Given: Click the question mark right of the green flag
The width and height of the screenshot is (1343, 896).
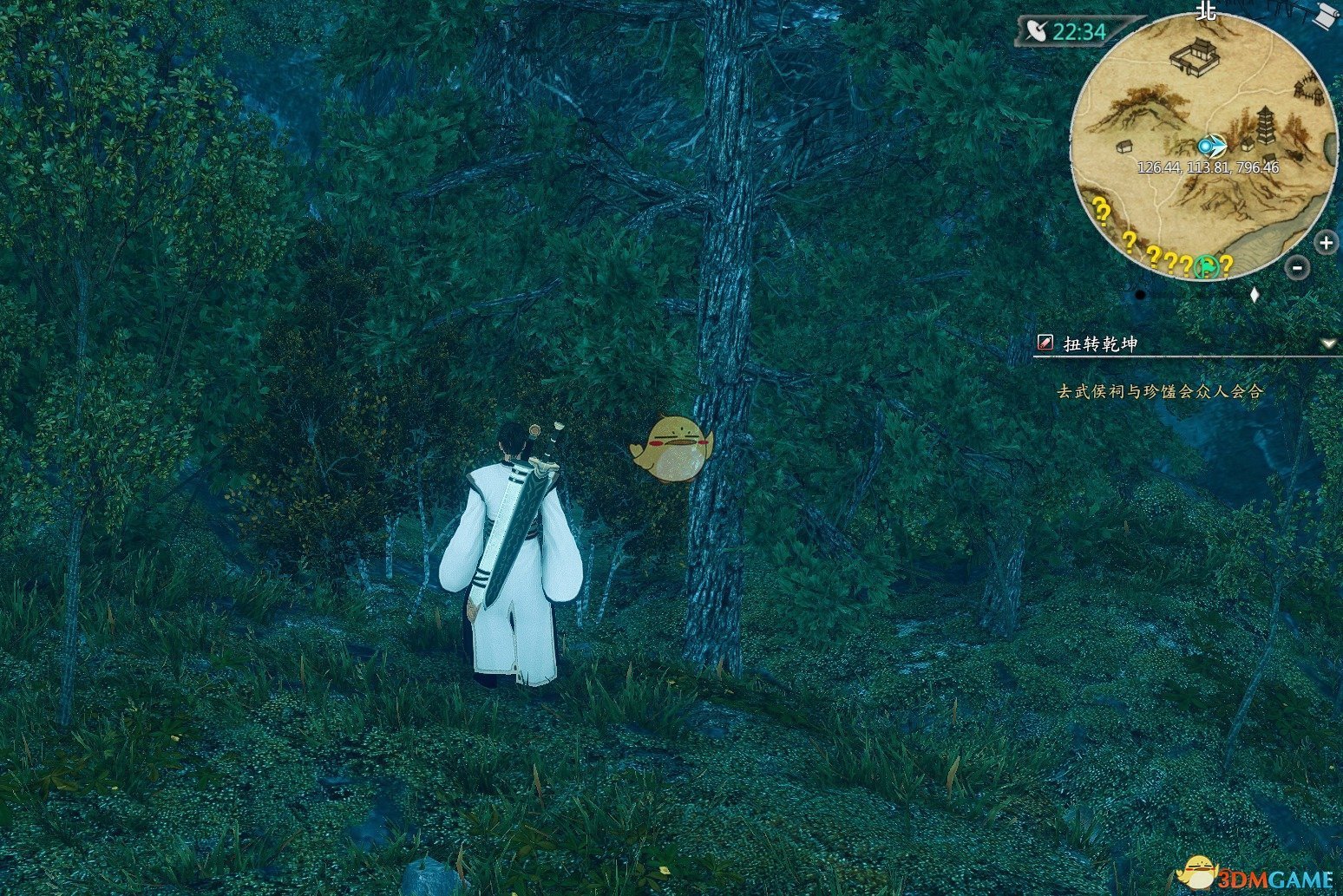Looking at the screenshot, I should pos(1226,265).
